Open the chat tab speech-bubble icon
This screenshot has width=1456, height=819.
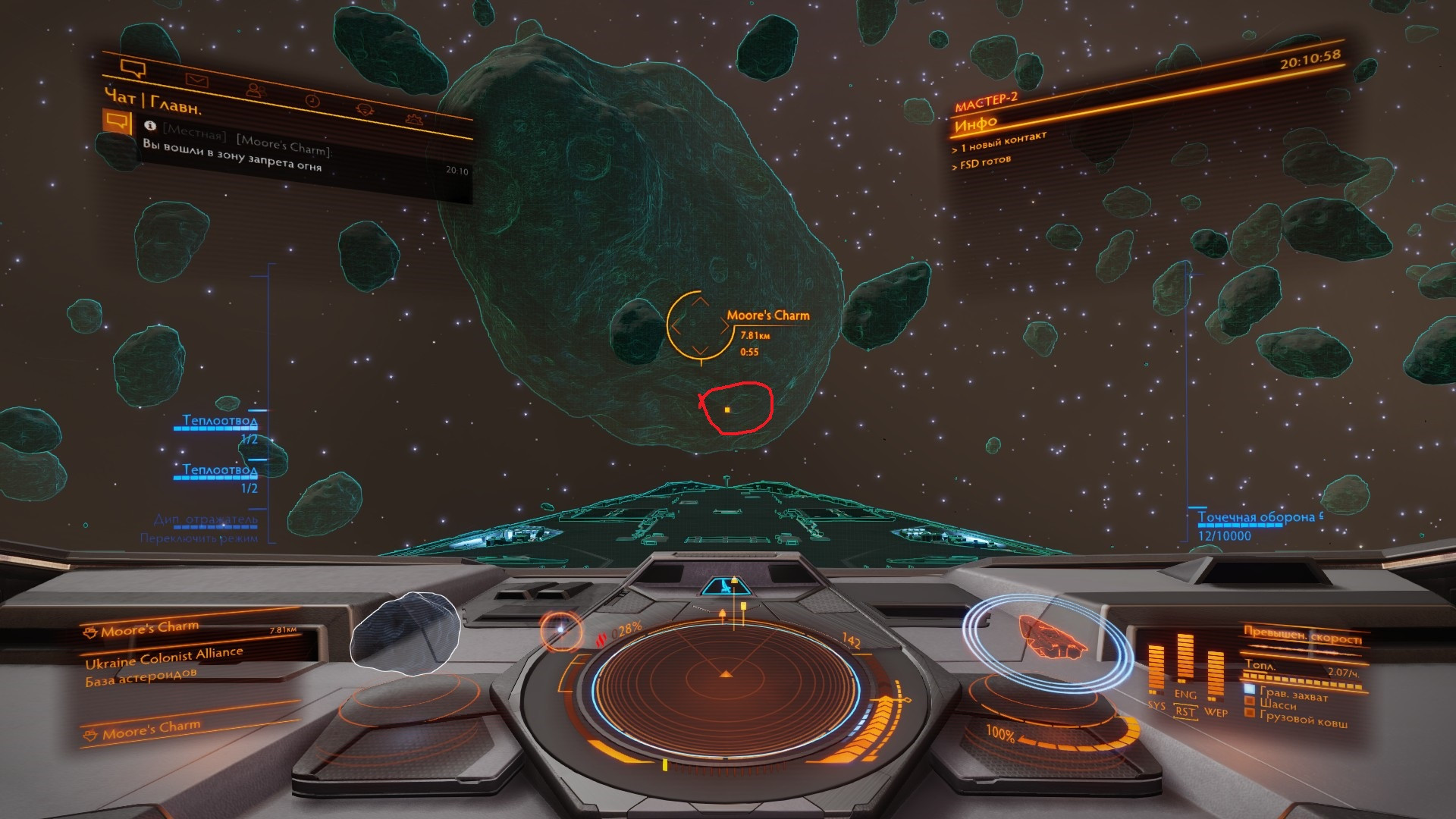pos(133,70)
